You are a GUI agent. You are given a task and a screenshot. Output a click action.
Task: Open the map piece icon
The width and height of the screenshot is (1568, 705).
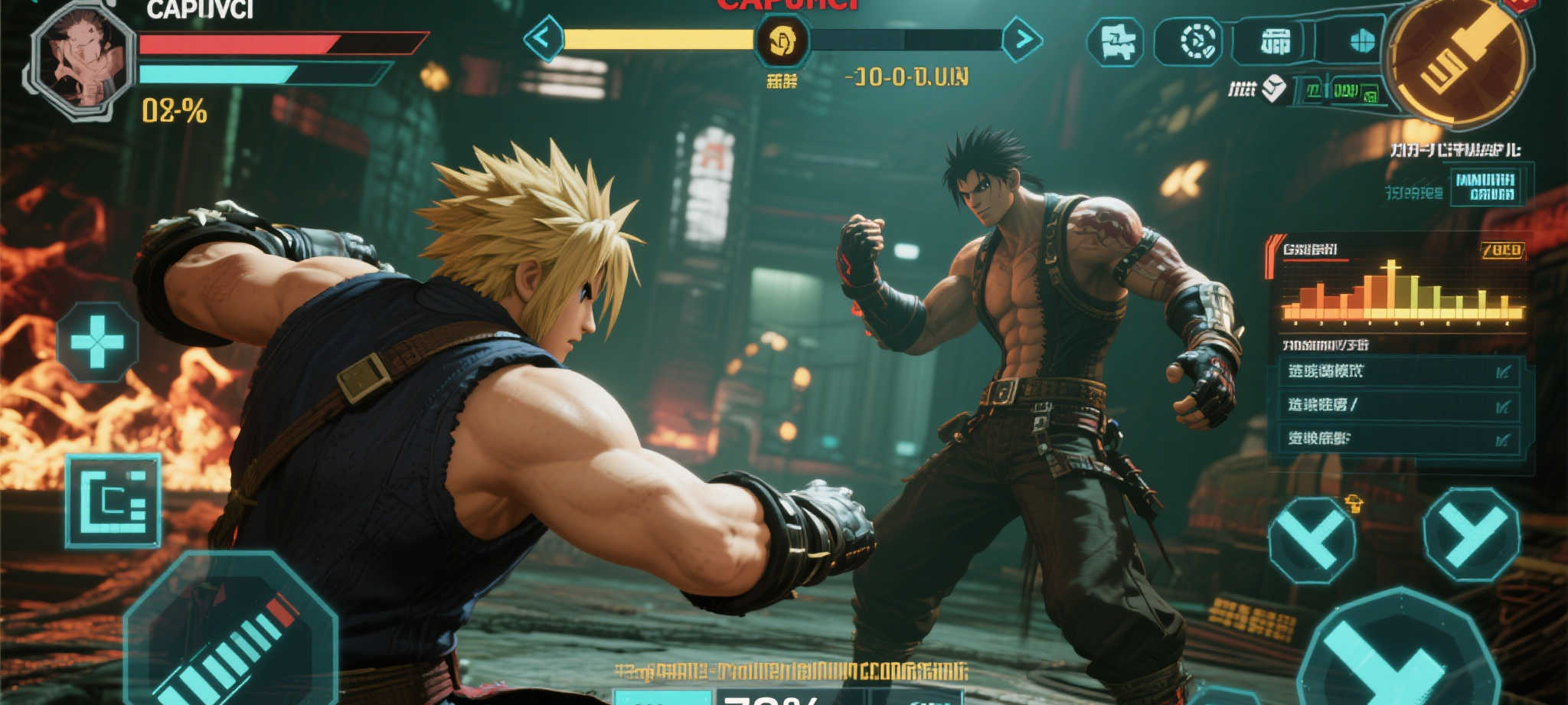[x=1116, y=41]
